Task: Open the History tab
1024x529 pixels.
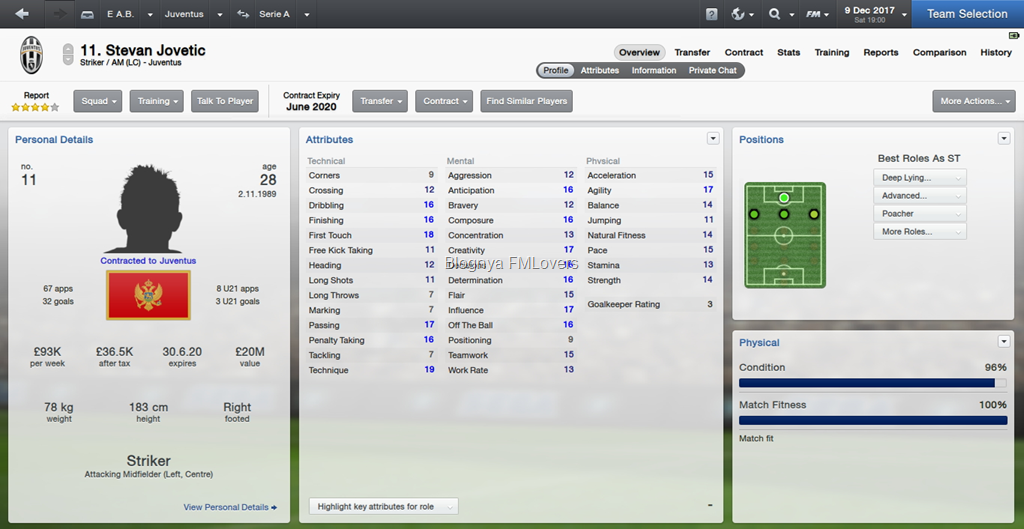Action: (x=996, y=53)
